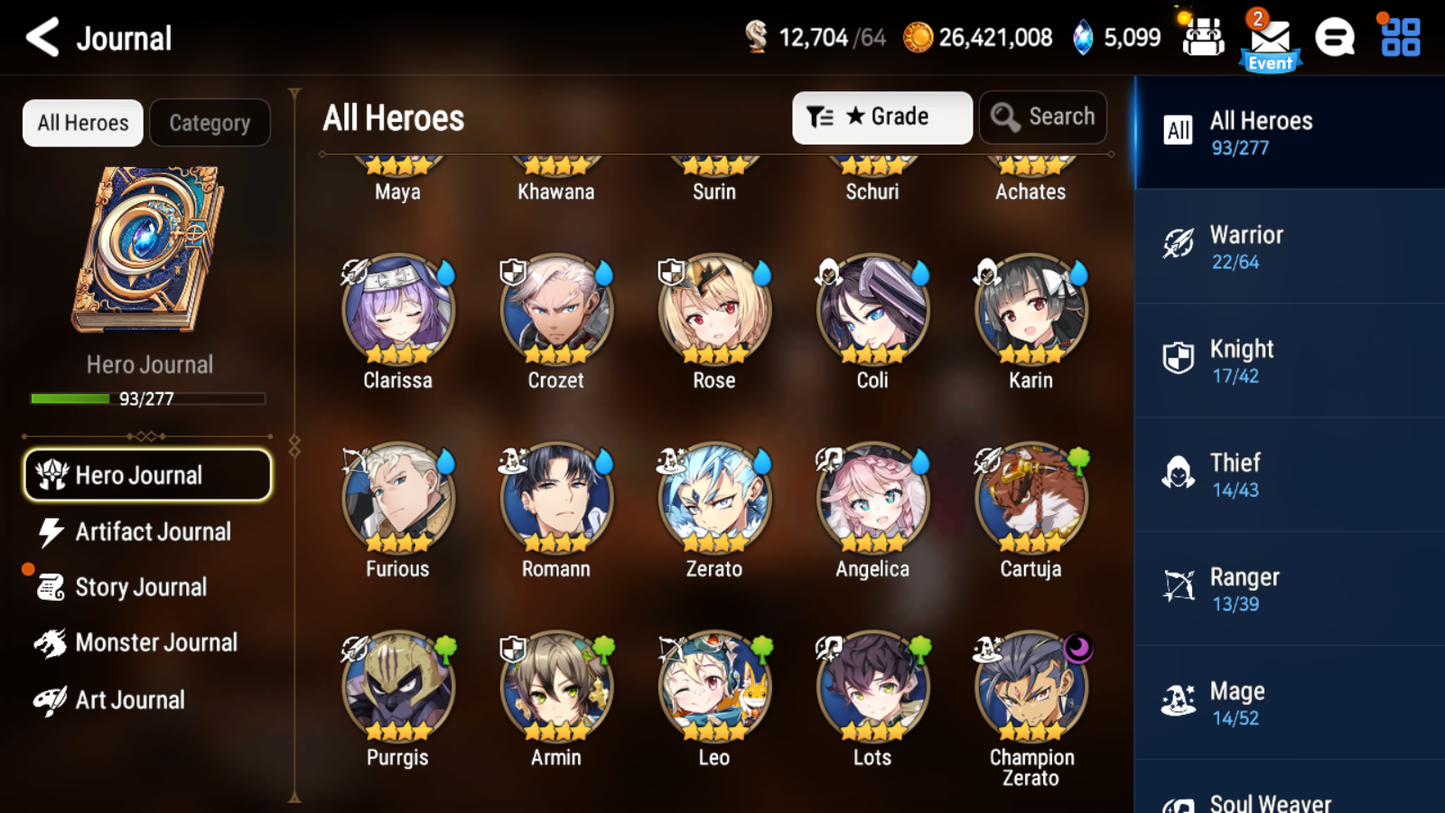Open the quick menu grid
The image size is (1445, 813).
pos(1398,37)
